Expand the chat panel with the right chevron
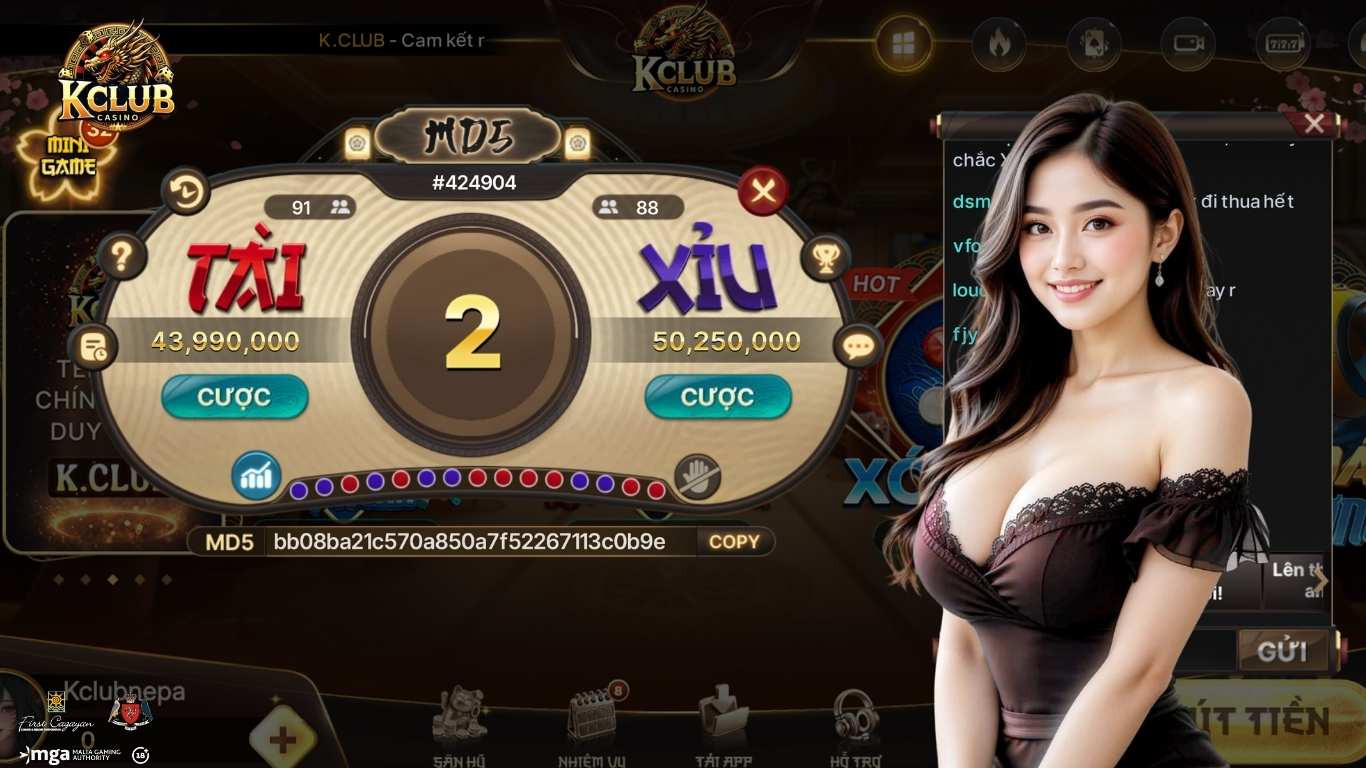Viewport: 1366px width, 768px height. coord(1322,581)
